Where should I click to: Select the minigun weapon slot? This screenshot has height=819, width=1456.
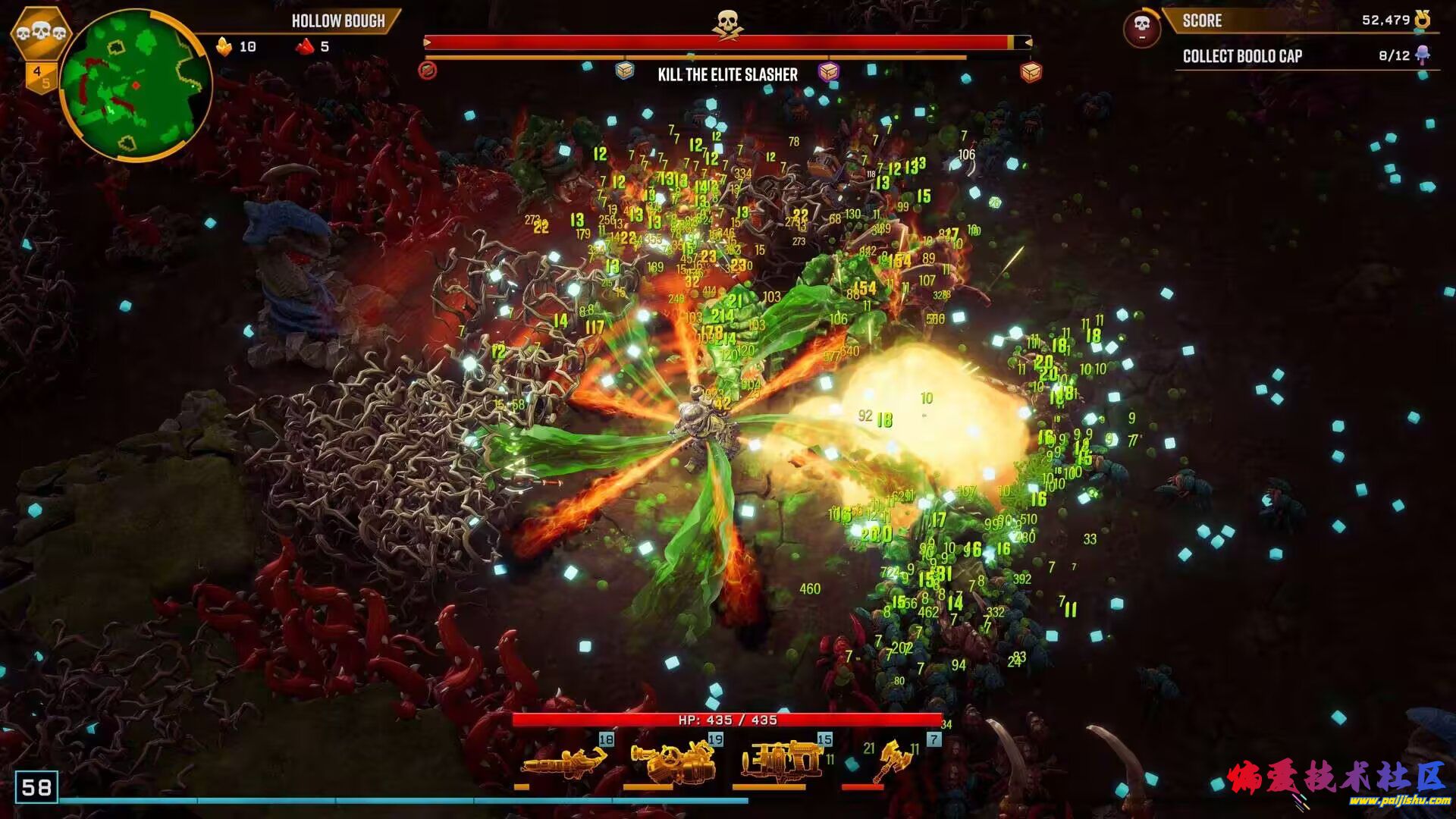(565, 761)
